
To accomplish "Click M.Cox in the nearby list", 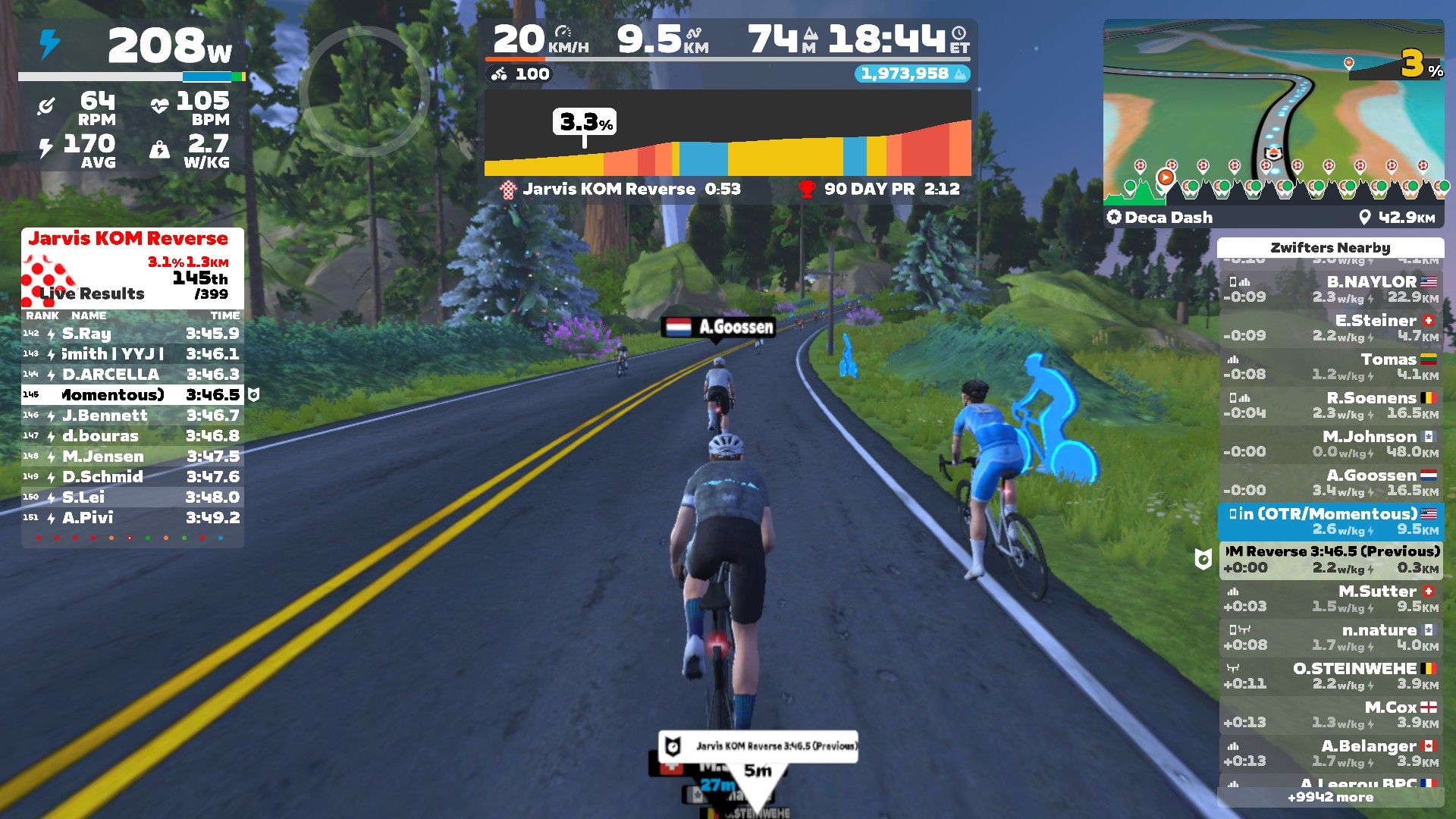I will click(1331, 714).
